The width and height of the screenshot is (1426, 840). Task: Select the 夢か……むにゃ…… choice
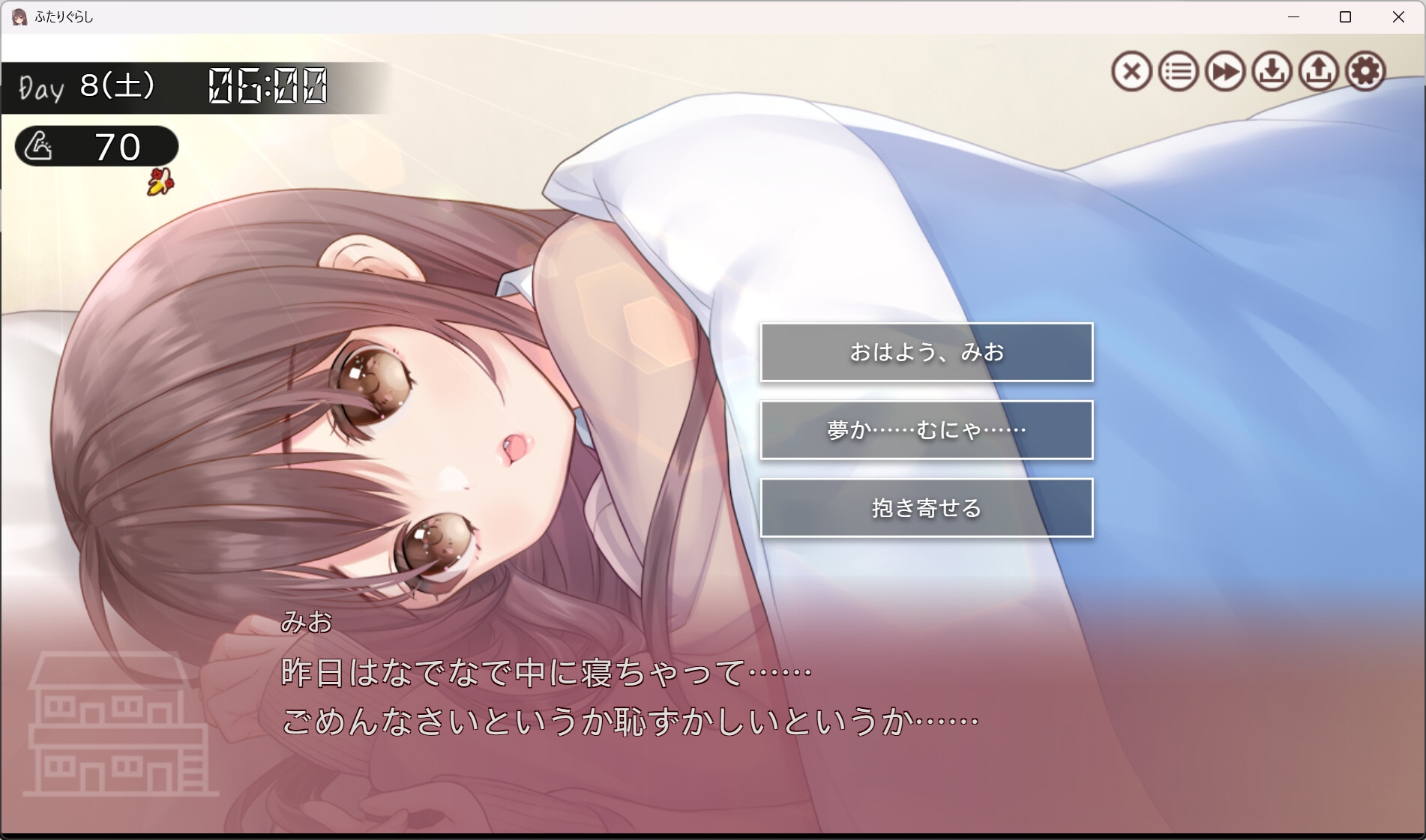click(927, 429)
